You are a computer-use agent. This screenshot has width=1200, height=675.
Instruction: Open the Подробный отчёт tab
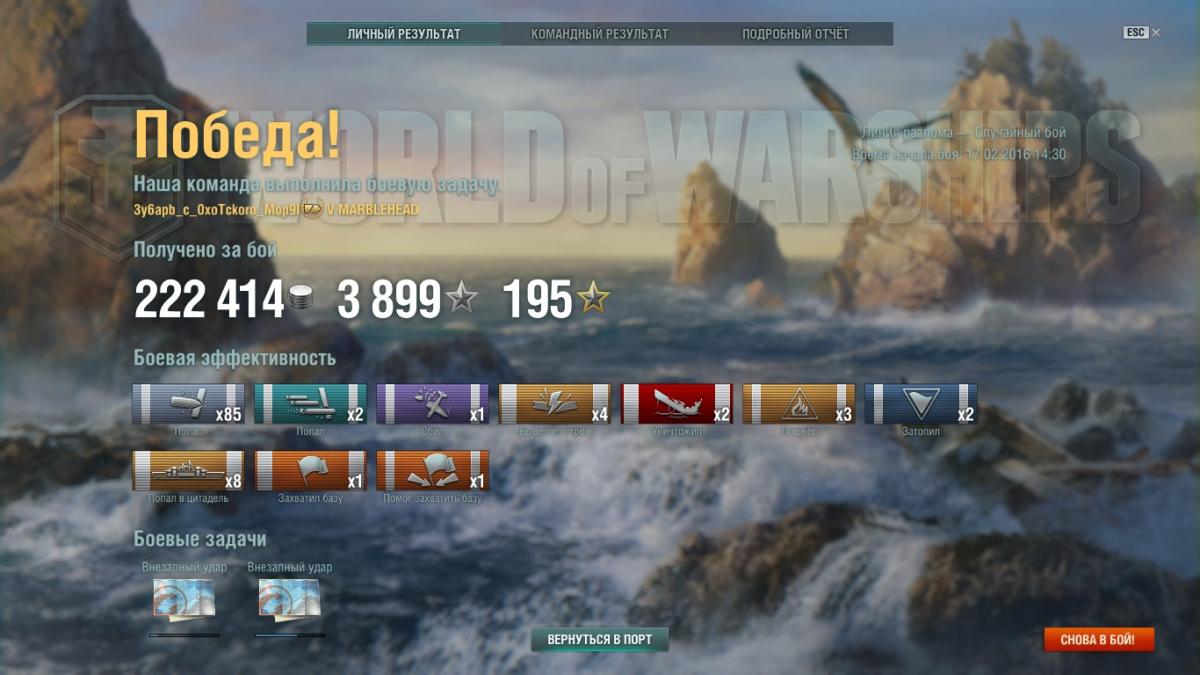[795, 34]
